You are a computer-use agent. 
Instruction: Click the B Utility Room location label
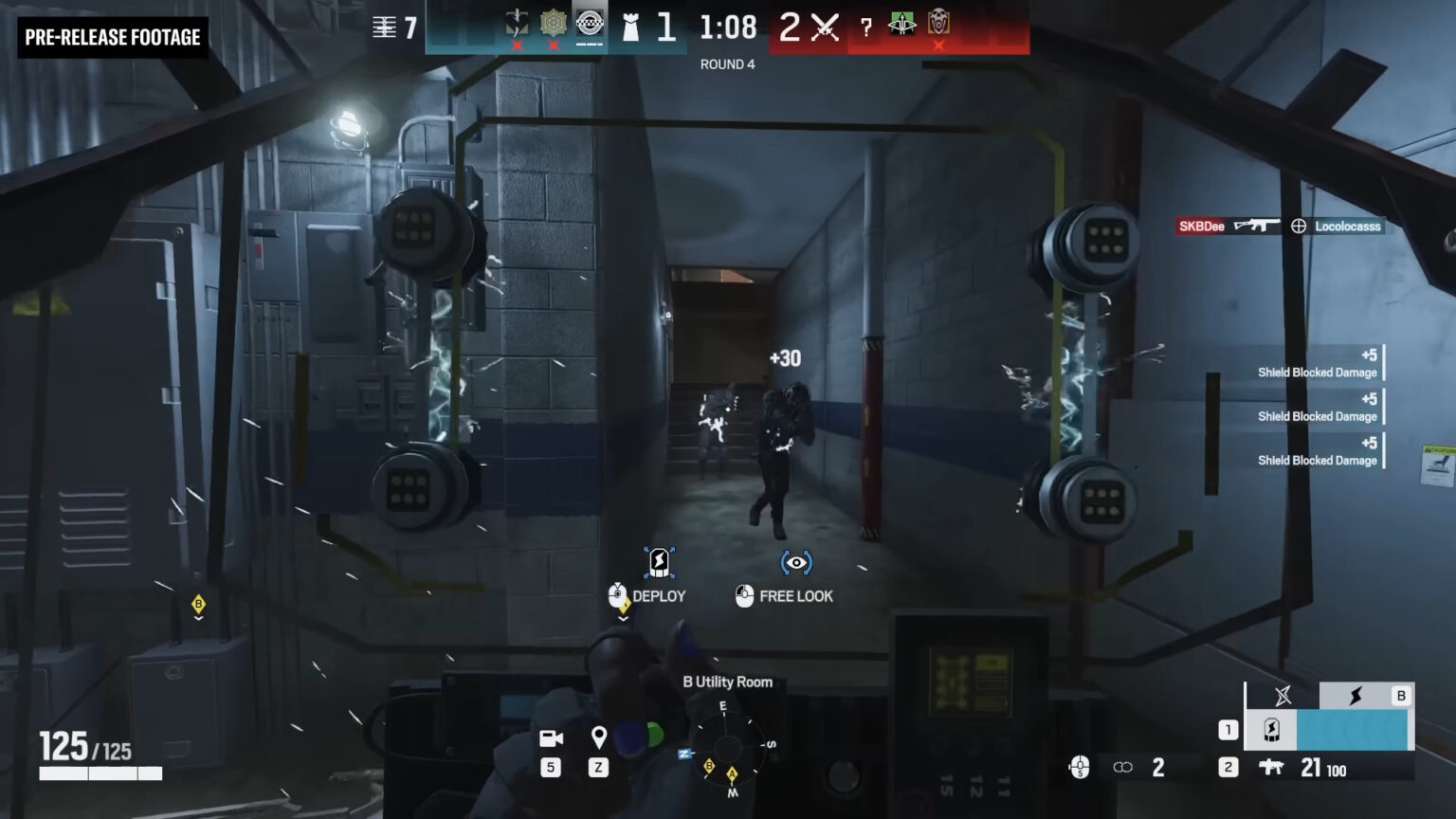728,682
